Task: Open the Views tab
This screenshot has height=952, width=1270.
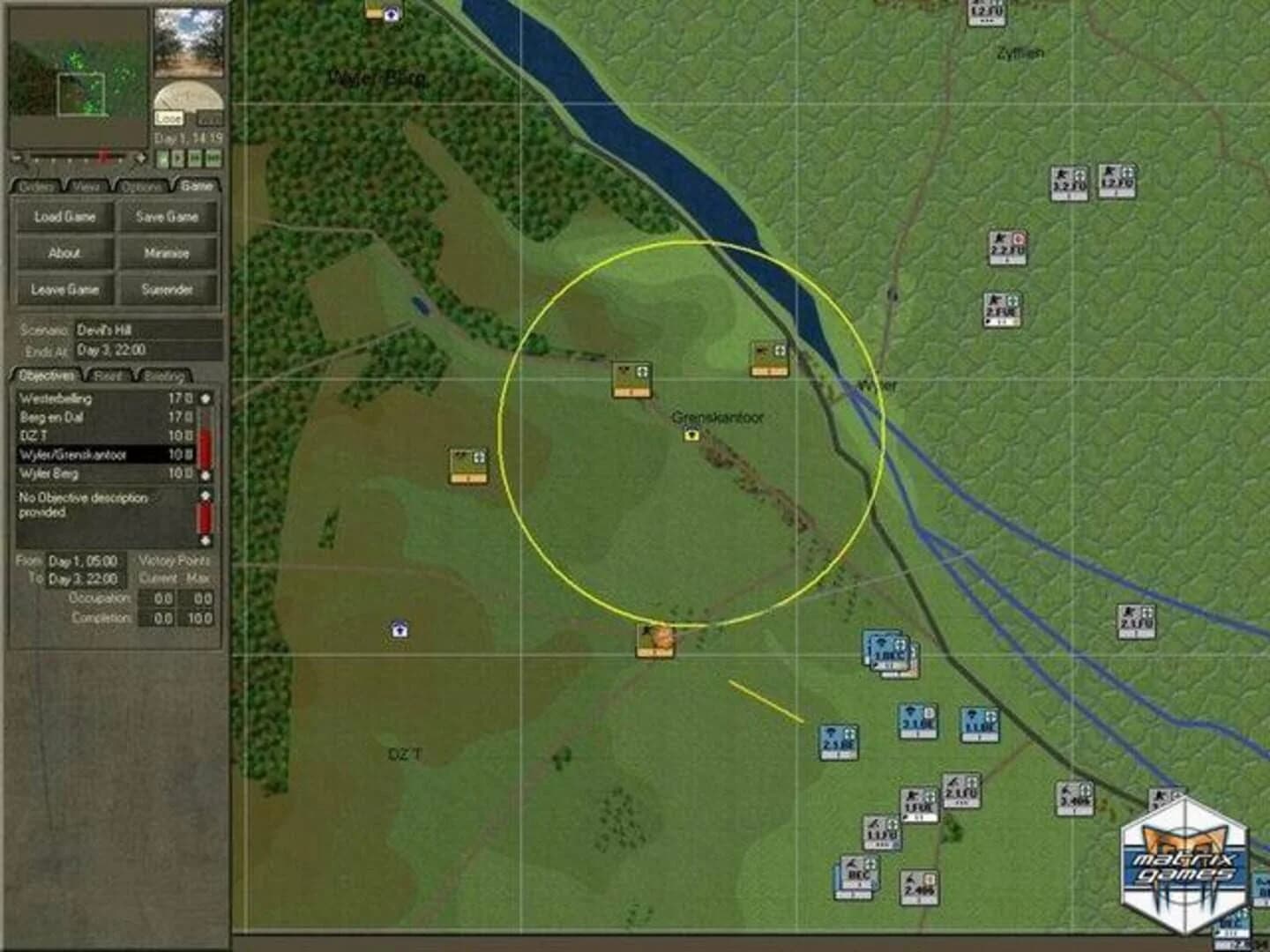Action: point(87,186)
